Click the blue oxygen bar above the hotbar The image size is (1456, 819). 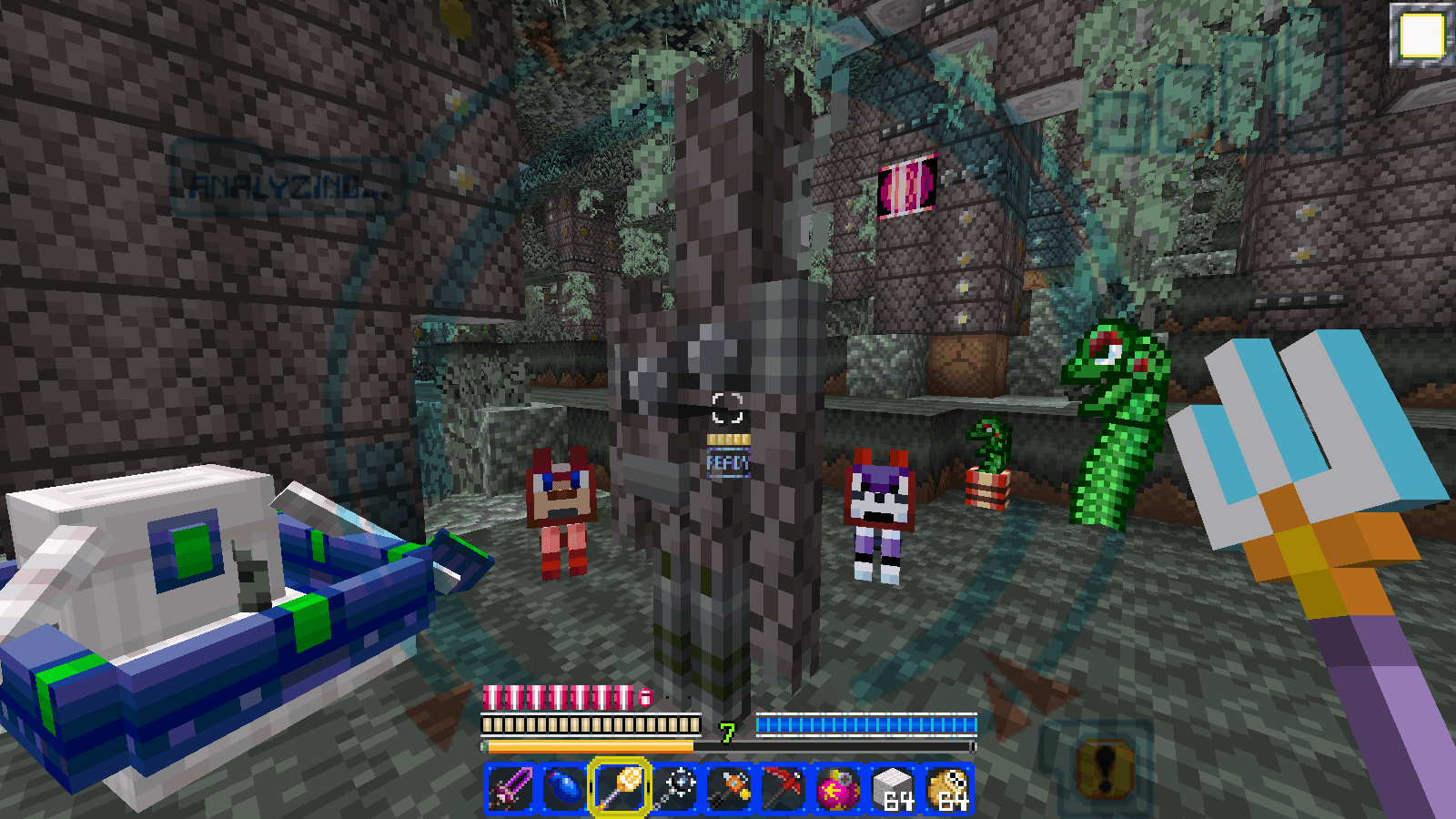click(867, 725)
